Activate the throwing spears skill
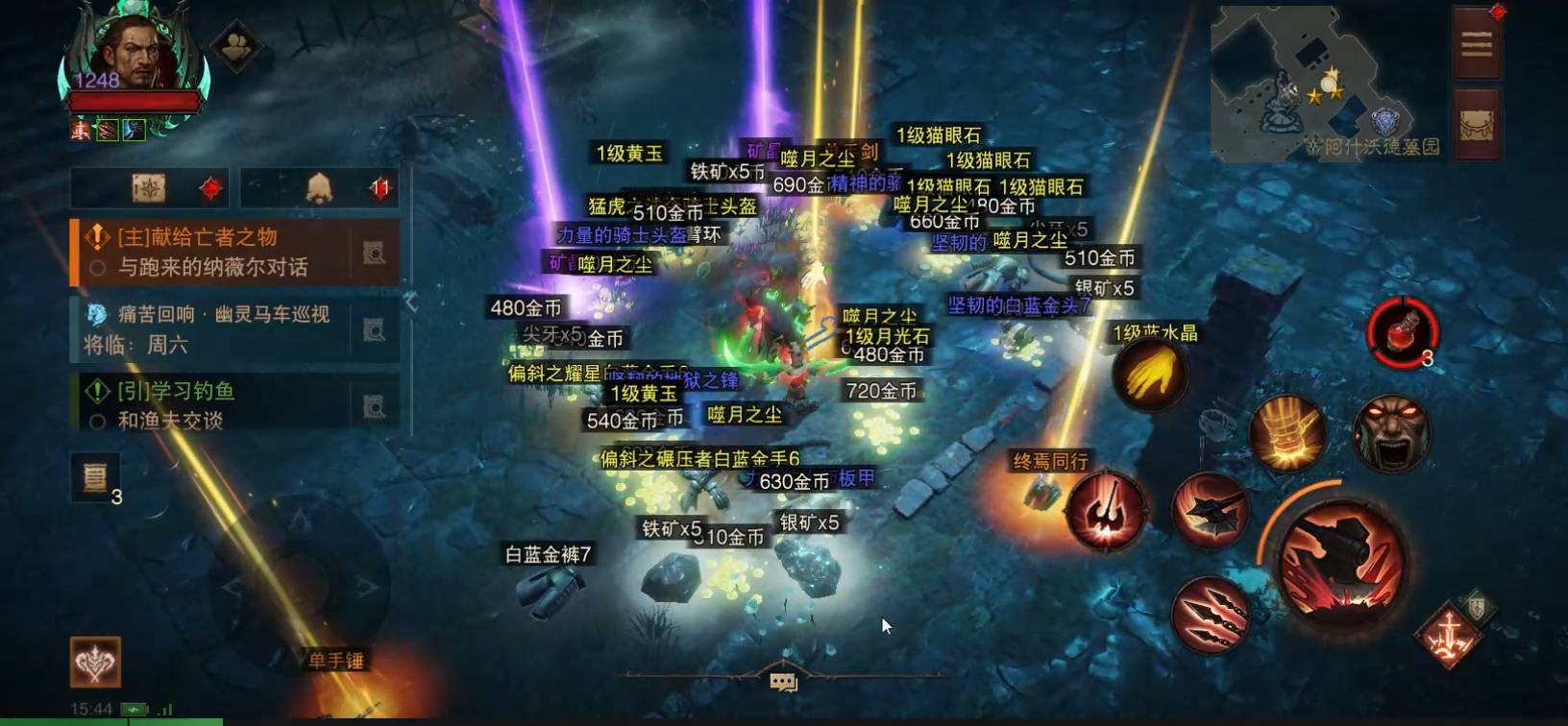Image resolution: width=1568 pixels, height=726 pixels. point(1210,614)
